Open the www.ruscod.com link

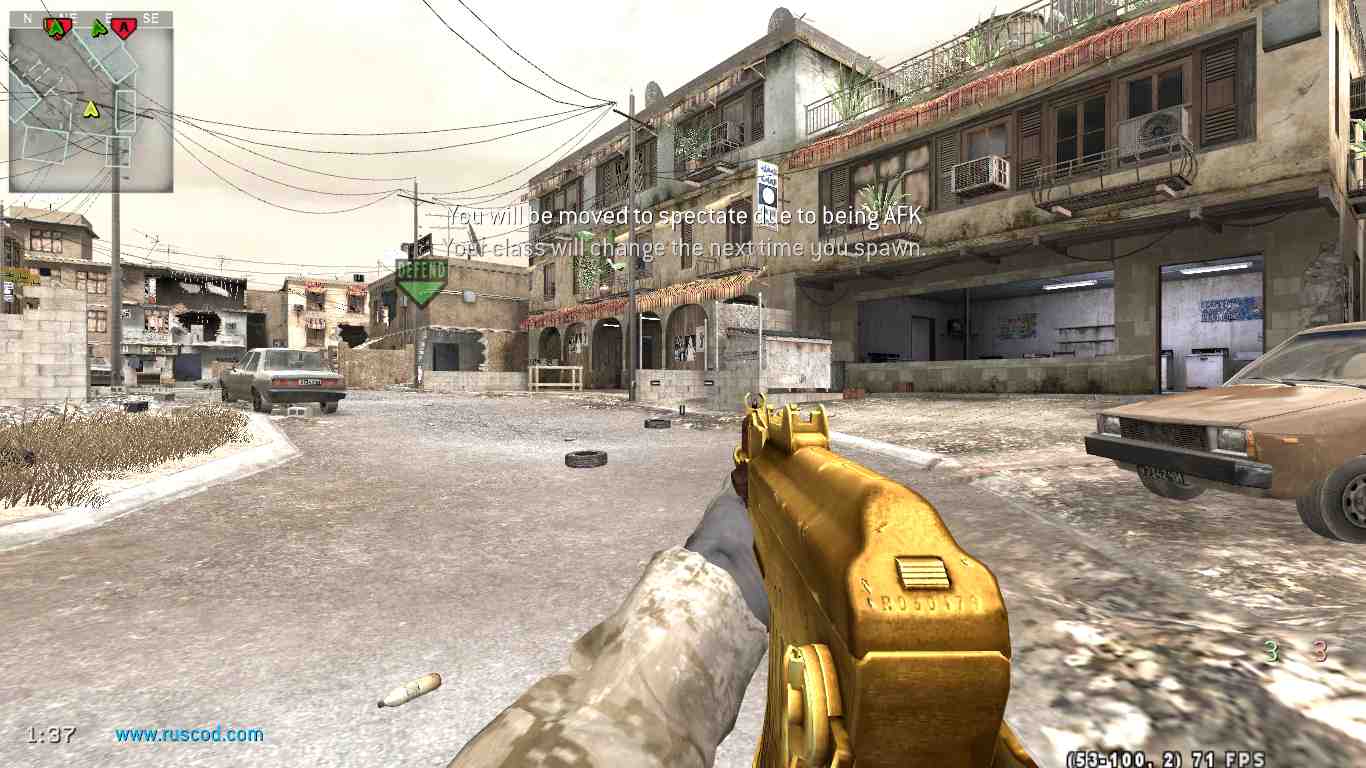point(189,734)
